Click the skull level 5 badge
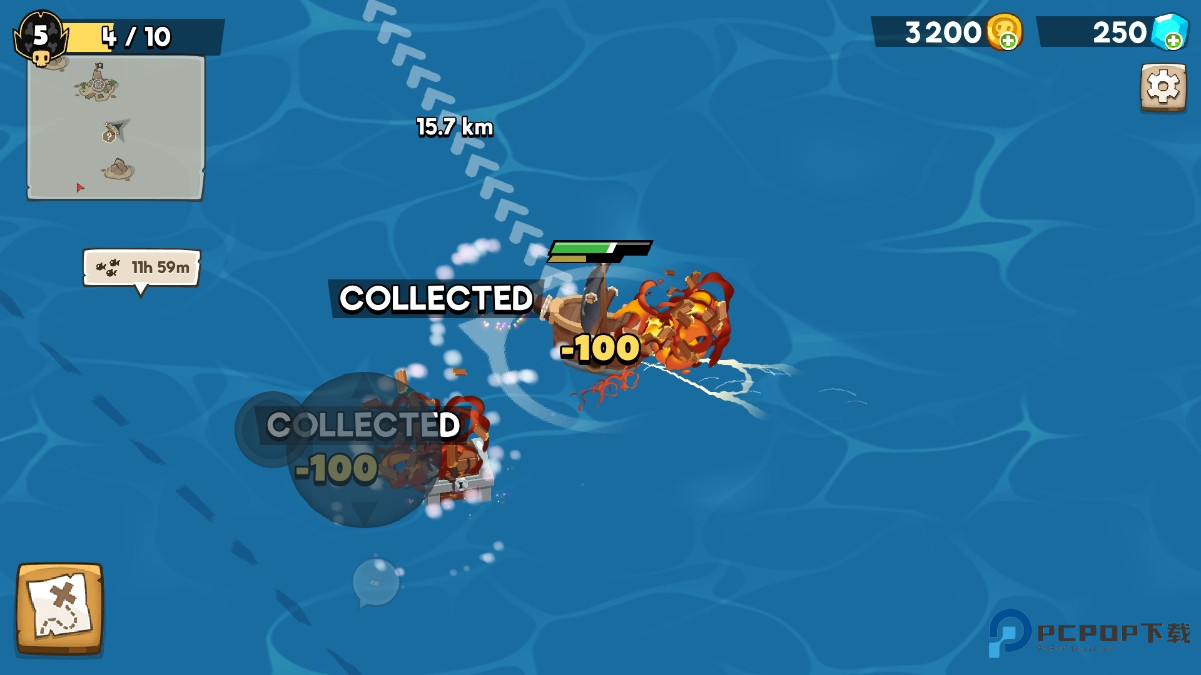Screen dimensions: 1201x675 pyautogui.click(x=39, y=38)
